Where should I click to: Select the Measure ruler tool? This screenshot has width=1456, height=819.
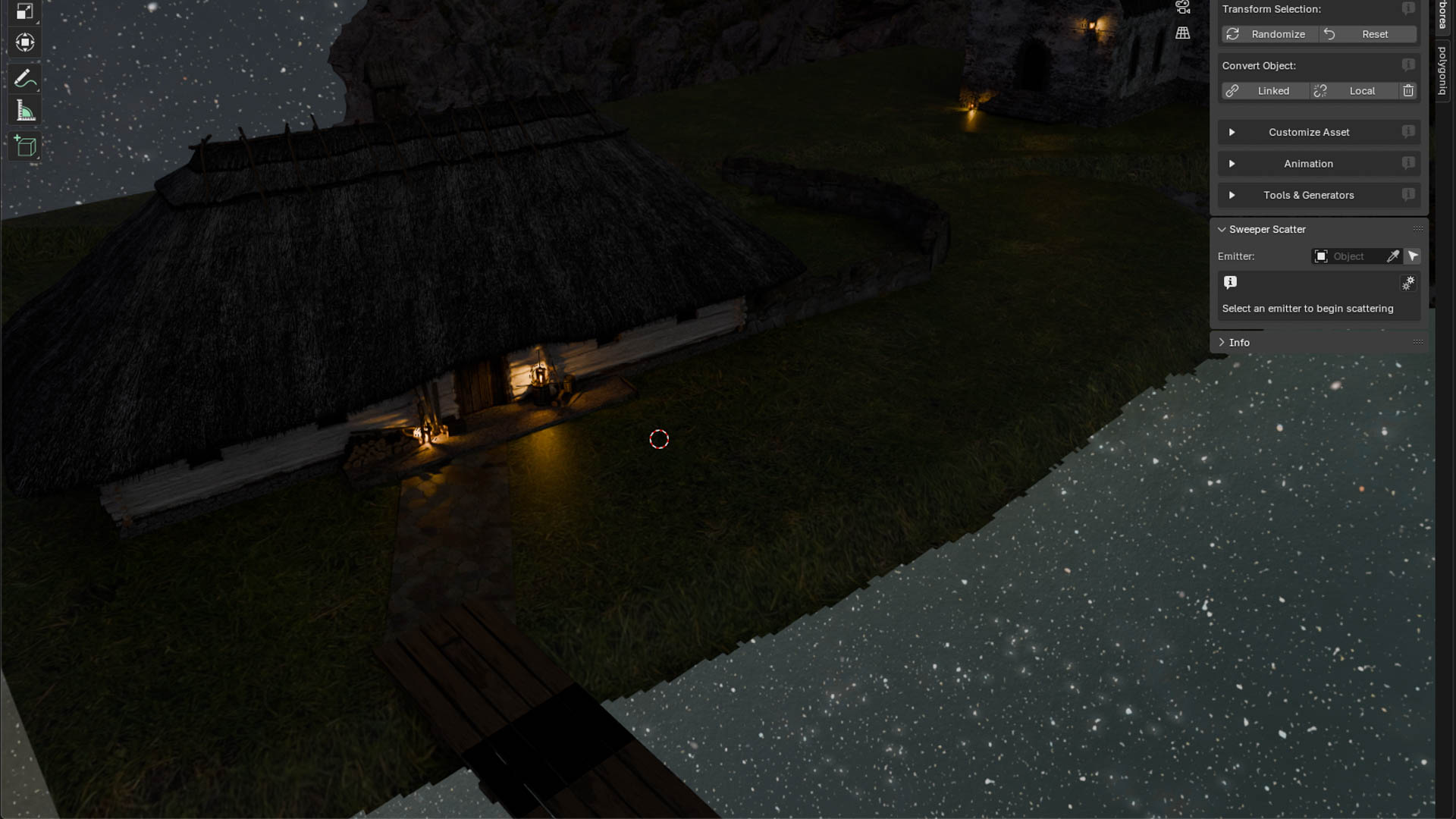point(25,111)
